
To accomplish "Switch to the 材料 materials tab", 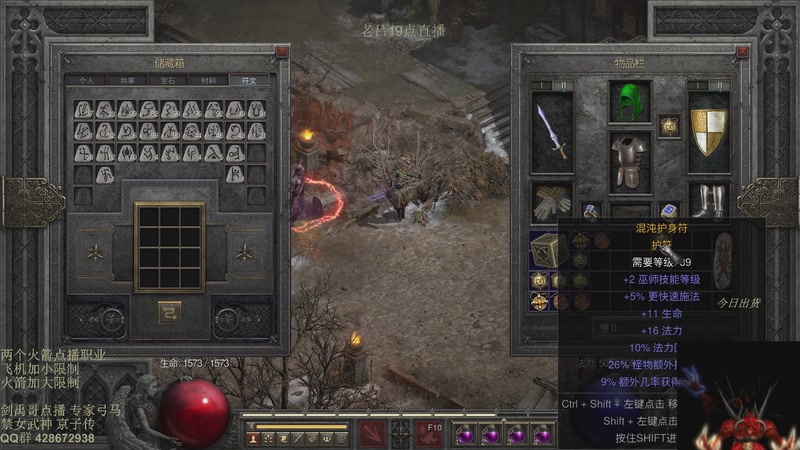I will click(x=209, y=80).
